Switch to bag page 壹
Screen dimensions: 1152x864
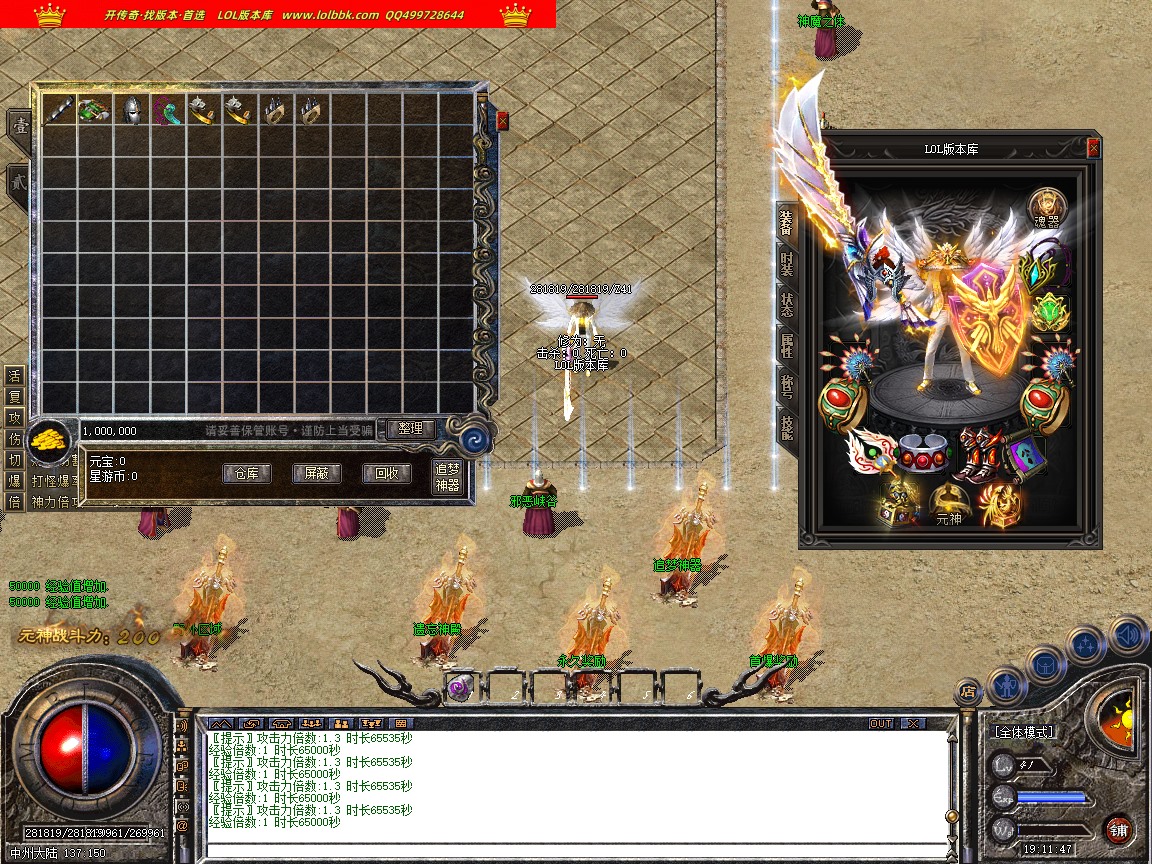(19, 126)
